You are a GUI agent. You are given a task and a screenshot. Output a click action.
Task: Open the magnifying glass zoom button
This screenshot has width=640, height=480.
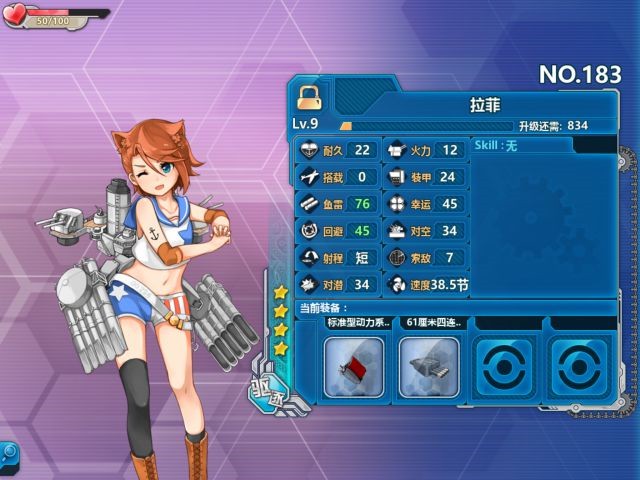(x=9, y=454)
